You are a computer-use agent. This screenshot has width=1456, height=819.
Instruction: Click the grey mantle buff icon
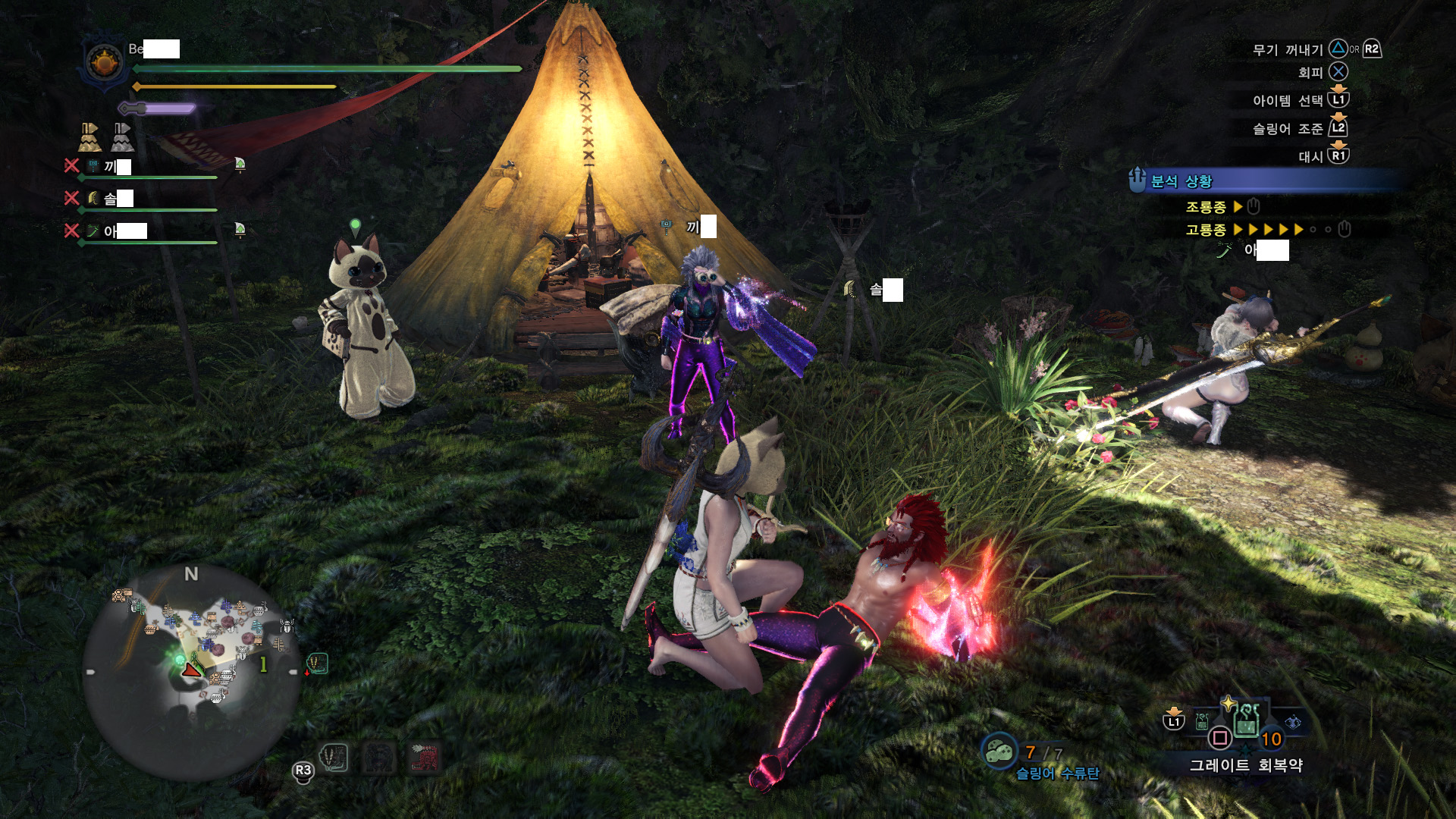click(x=122, y=137)
